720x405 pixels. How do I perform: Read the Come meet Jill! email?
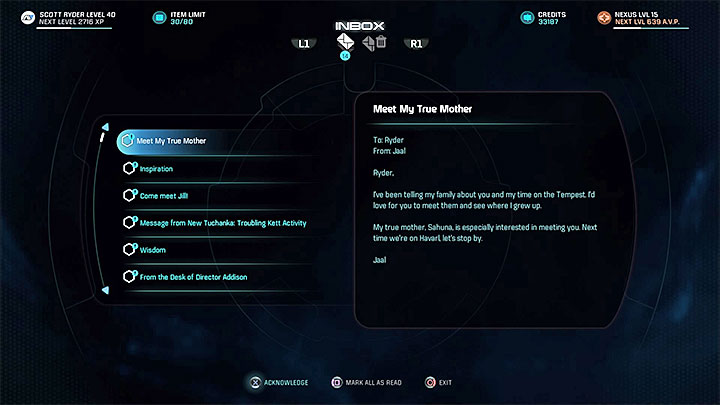pos(167,195)
